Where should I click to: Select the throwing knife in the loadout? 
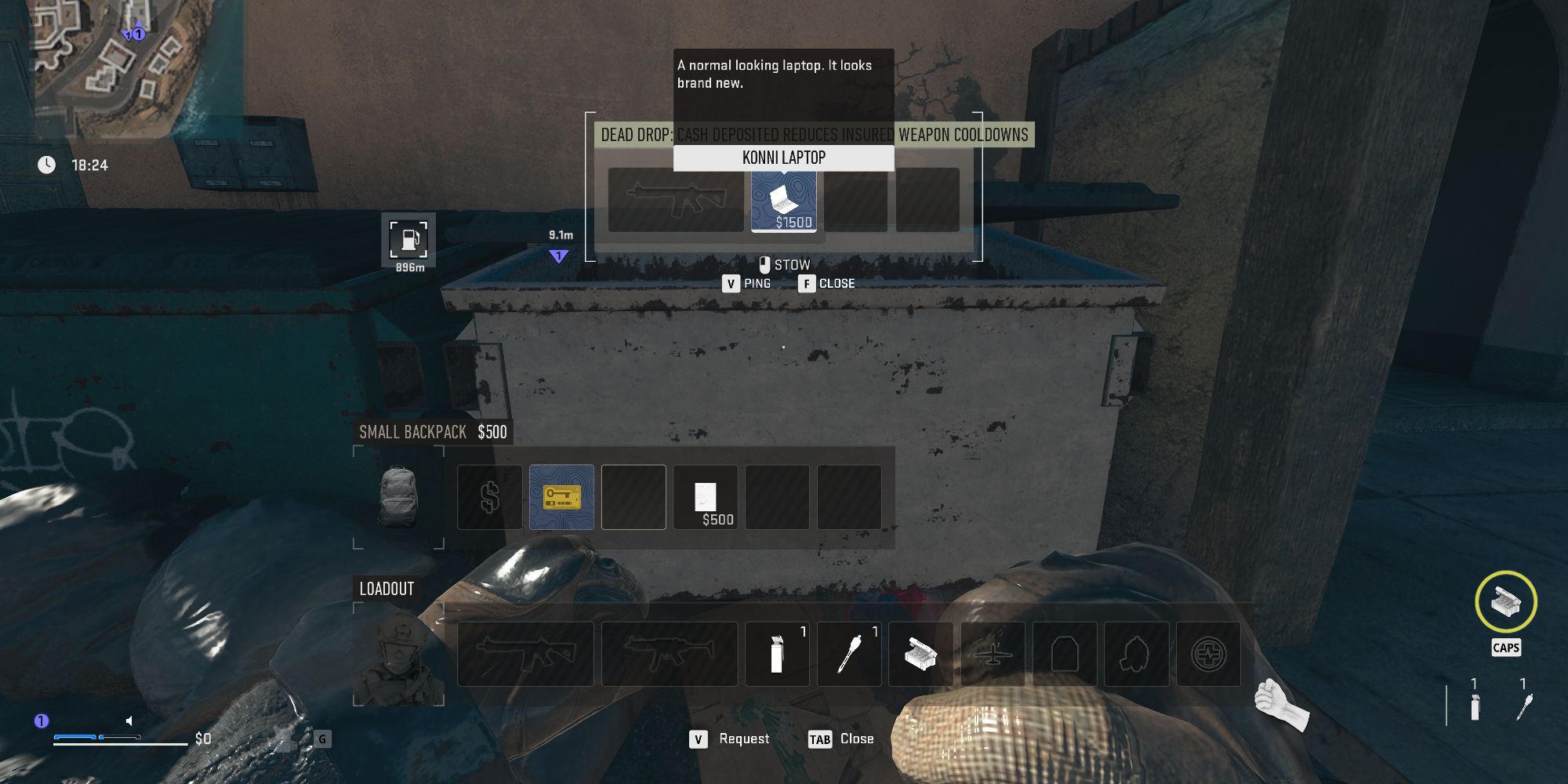coord(849,653)
